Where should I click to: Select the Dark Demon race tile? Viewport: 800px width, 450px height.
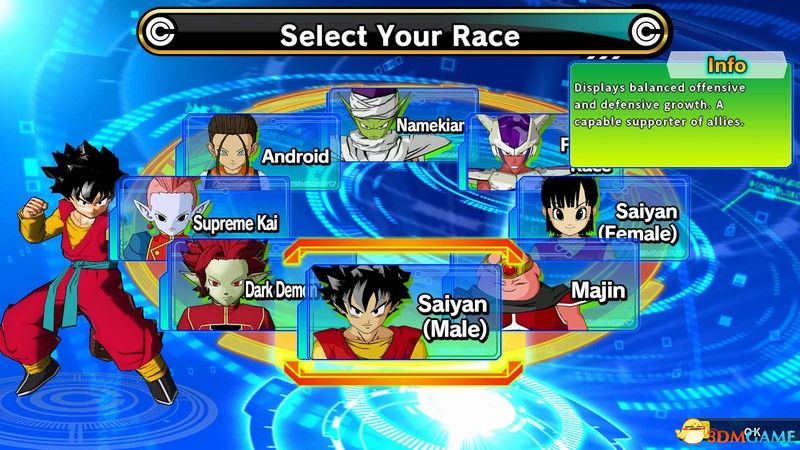click(240, 290)
